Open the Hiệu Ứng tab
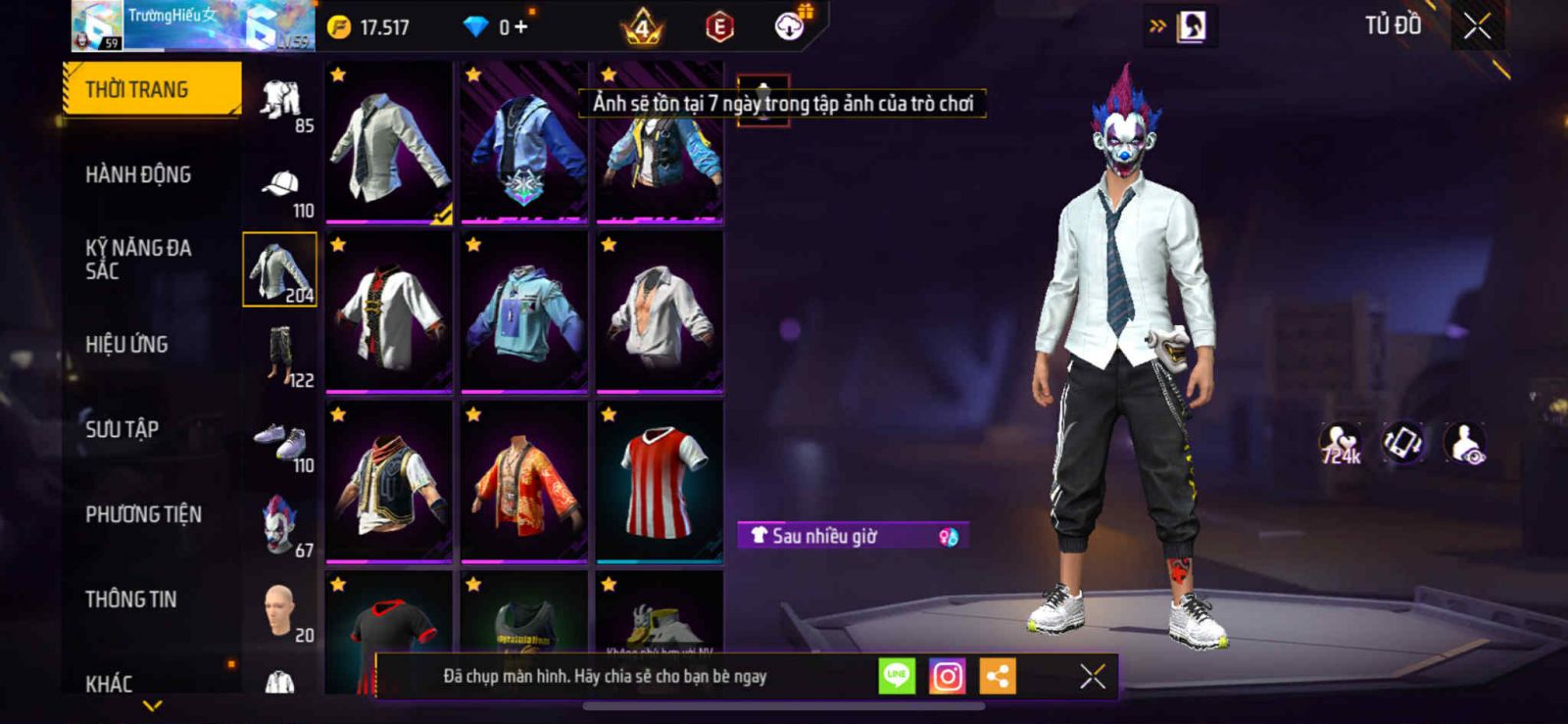Image resolution: width=1568 pixels, height=724 pixels. tap(126, 344)
